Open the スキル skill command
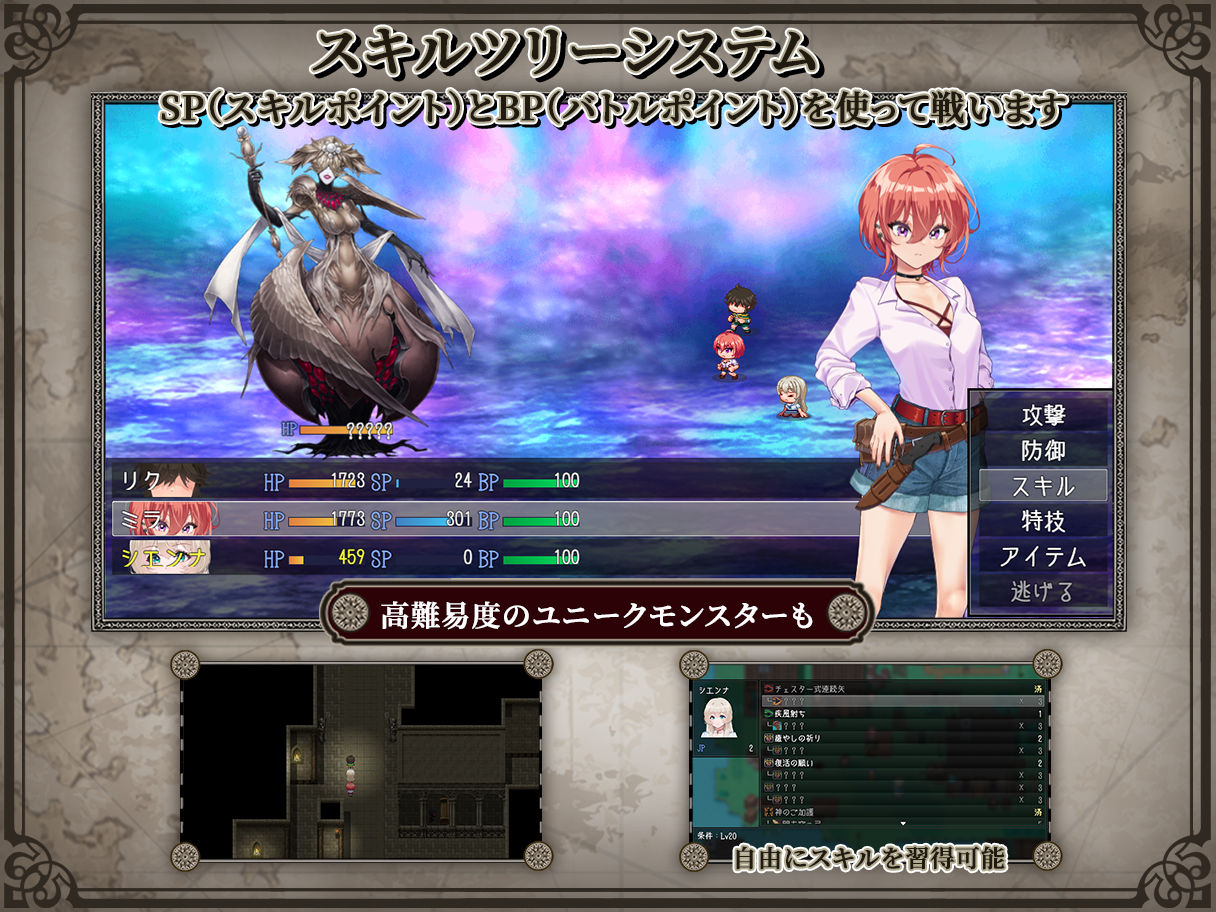The width and height of the screenshot is (1216, 912). 1042,486
